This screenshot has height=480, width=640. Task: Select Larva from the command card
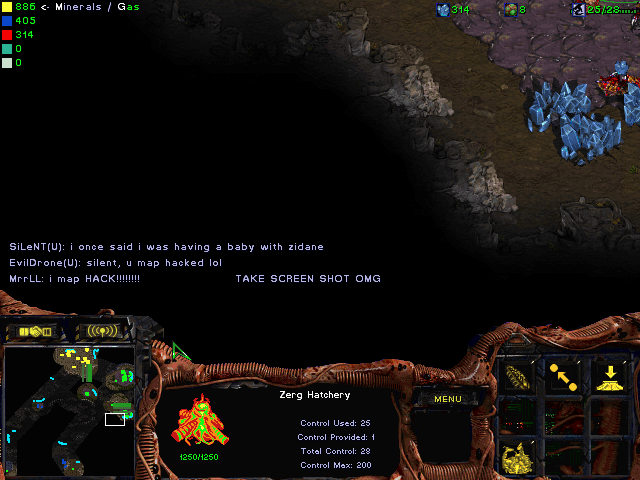(517, 376)
